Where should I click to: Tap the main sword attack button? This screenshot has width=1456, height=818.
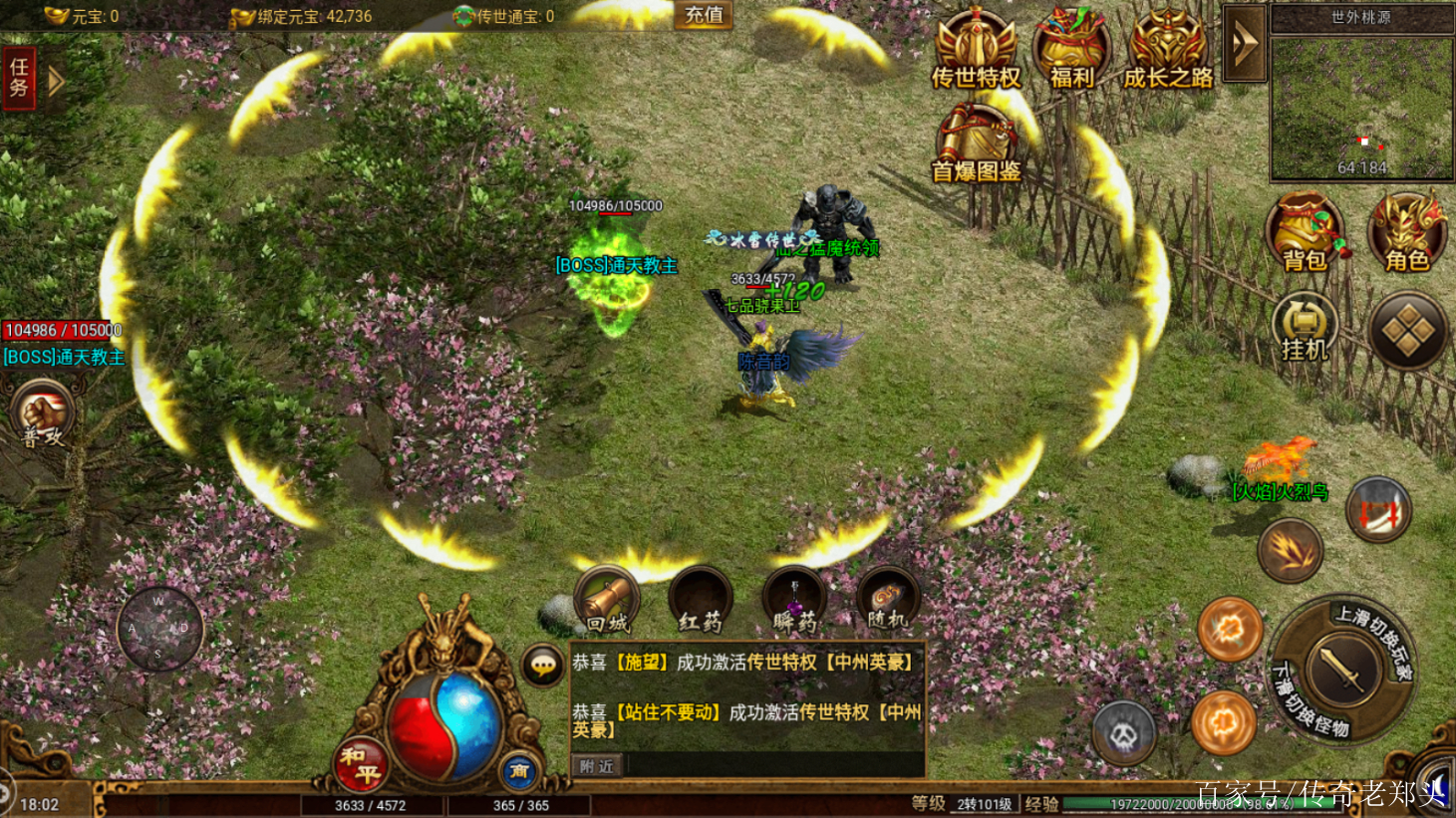click(1344, 671)
